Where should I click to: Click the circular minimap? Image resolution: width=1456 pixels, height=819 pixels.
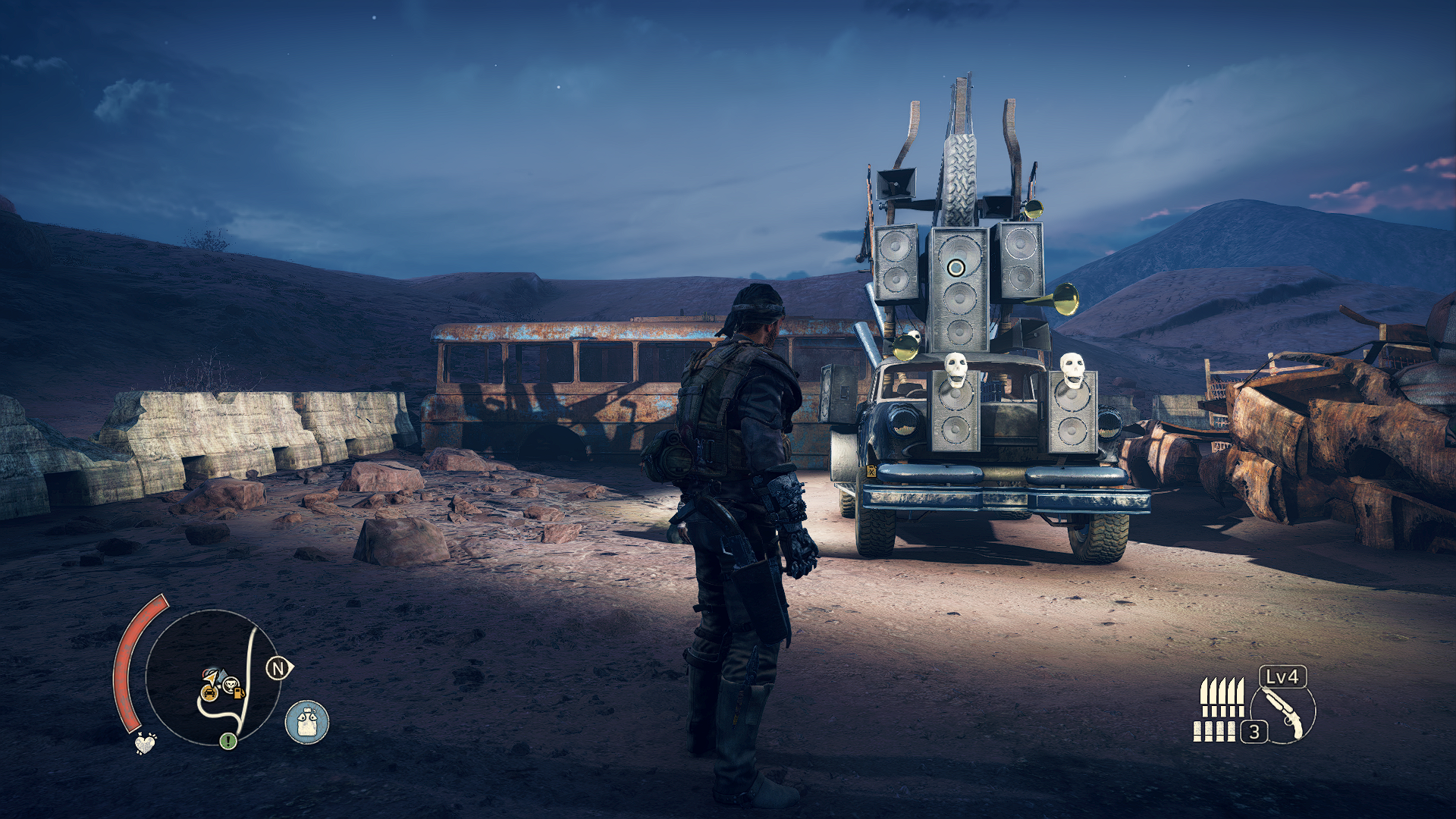[x=212, y=677]
